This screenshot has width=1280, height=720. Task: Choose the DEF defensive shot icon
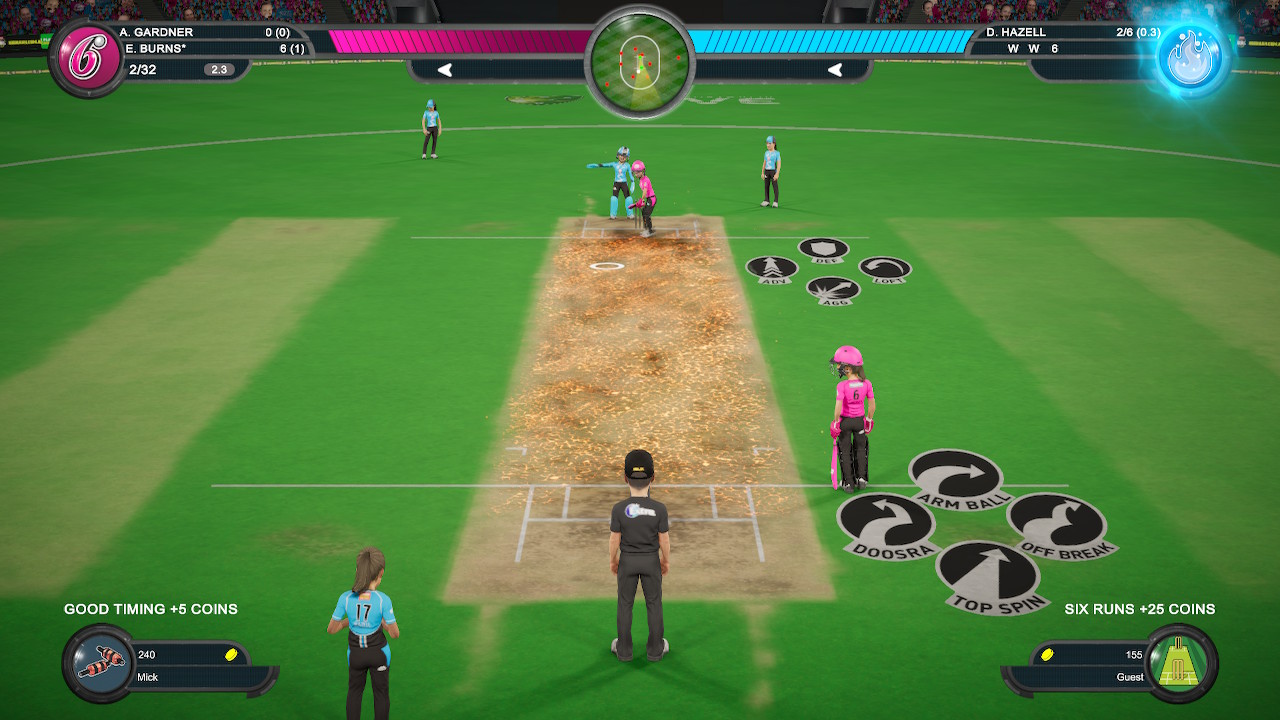point(823,246)
